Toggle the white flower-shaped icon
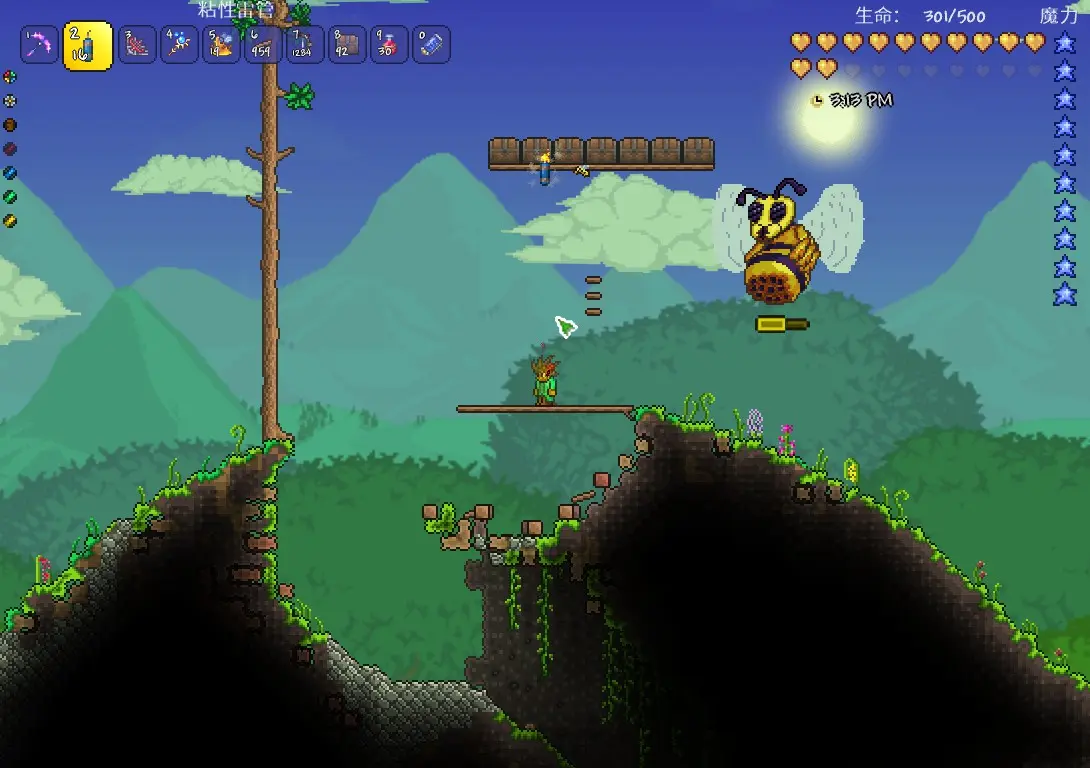The width and height of the screenshot is (1090, 768). tap(10, 101)
